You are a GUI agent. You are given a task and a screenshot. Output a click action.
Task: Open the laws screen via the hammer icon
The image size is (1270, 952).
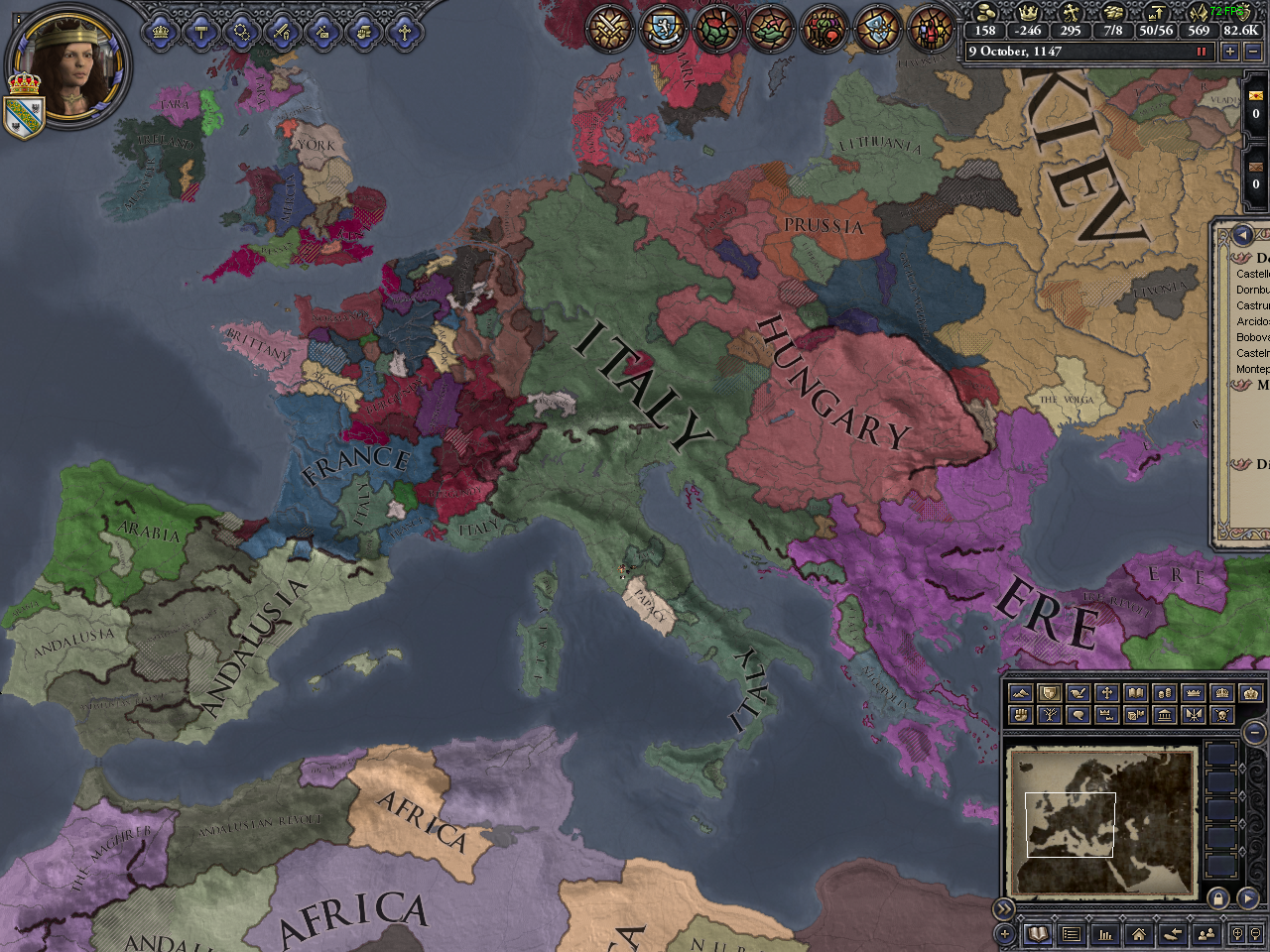tap(200, 31)
